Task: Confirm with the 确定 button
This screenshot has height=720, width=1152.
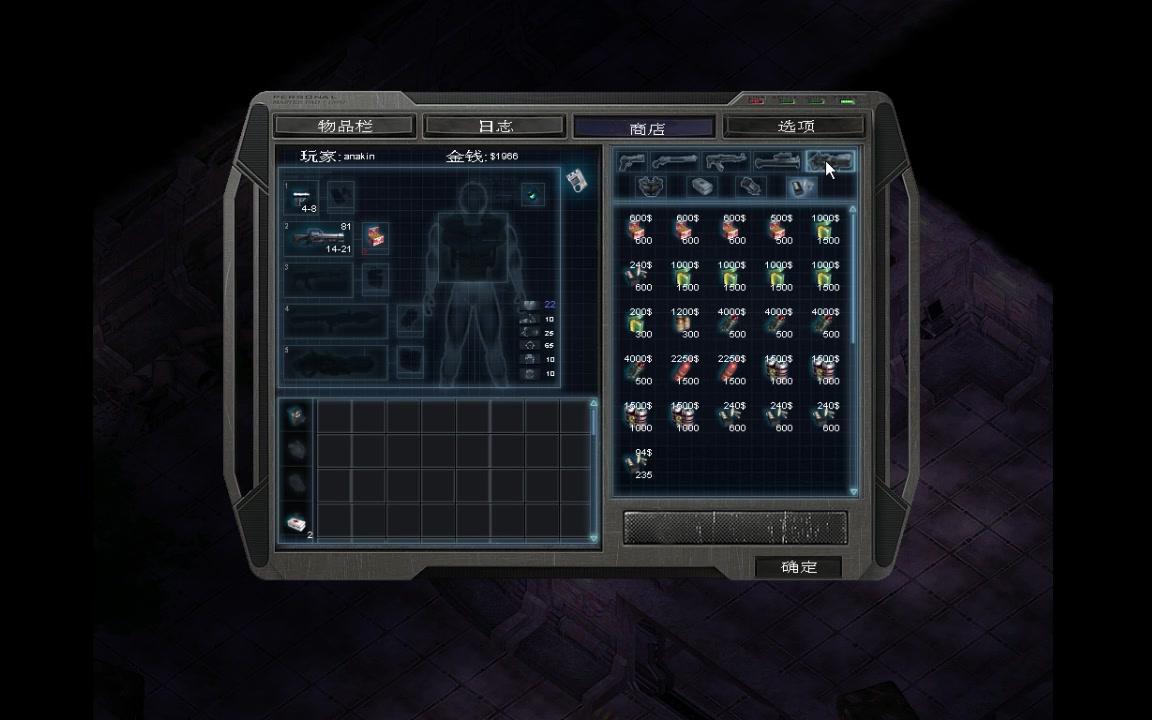Action: pos(798,567)
